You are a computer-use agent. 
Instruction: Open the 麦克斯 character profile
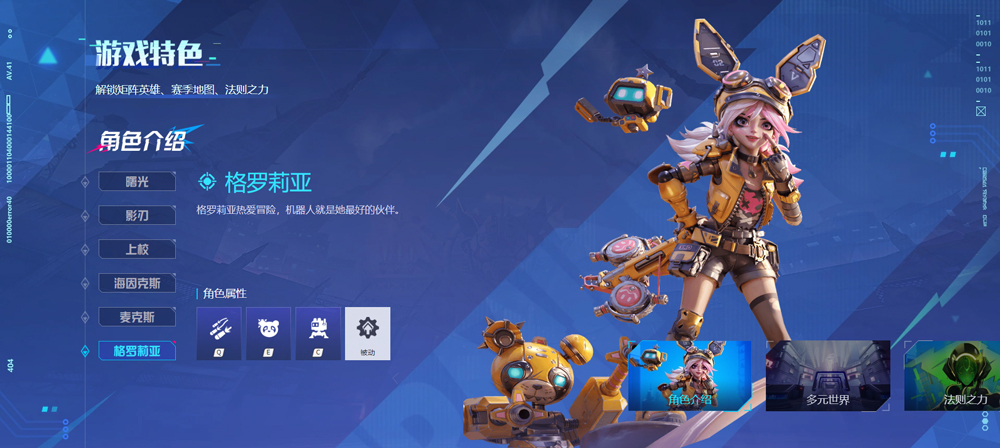click(x=137, y=317)
